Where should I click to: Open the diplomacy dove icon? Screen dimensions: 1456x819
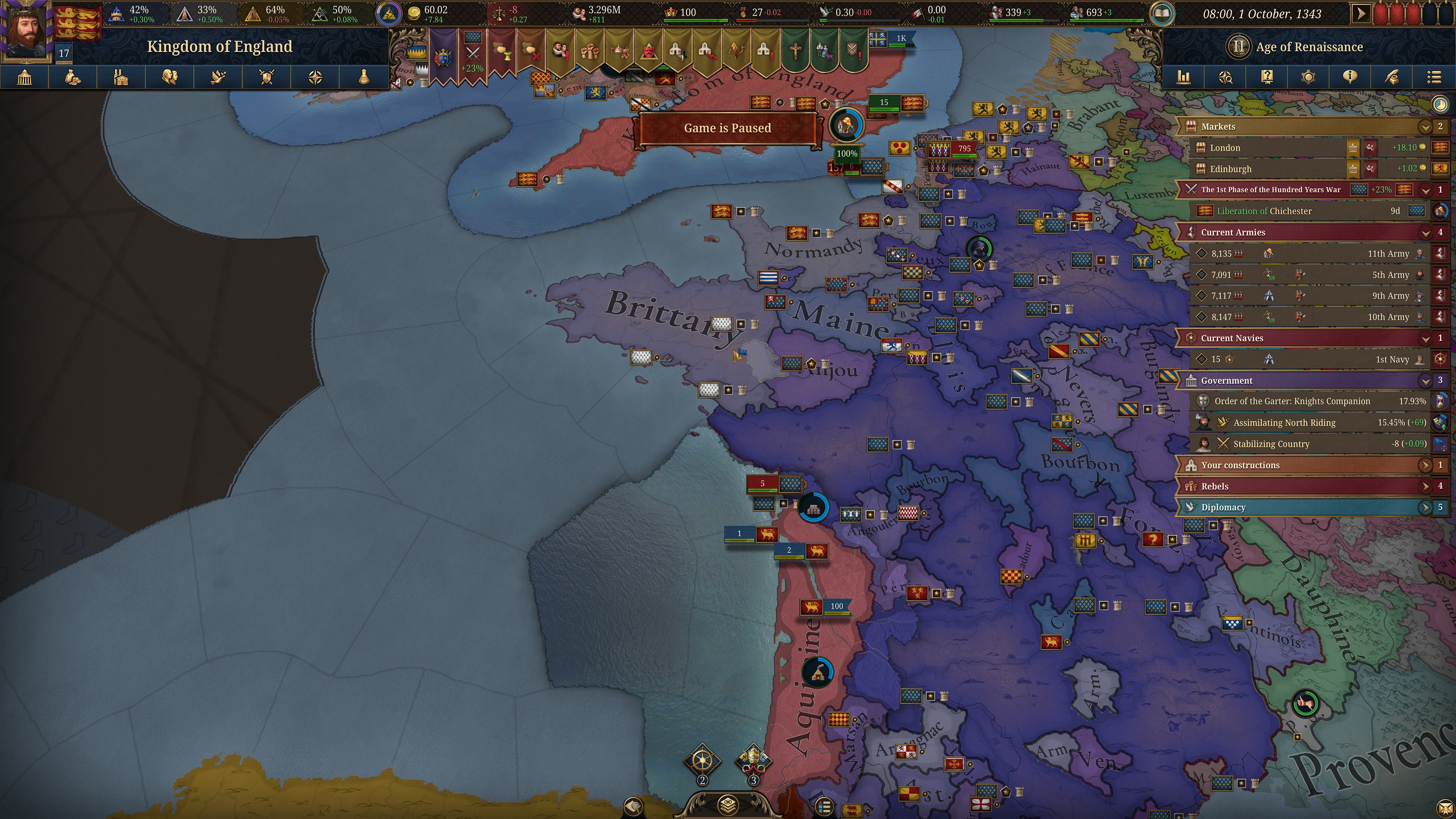(218, 77)
